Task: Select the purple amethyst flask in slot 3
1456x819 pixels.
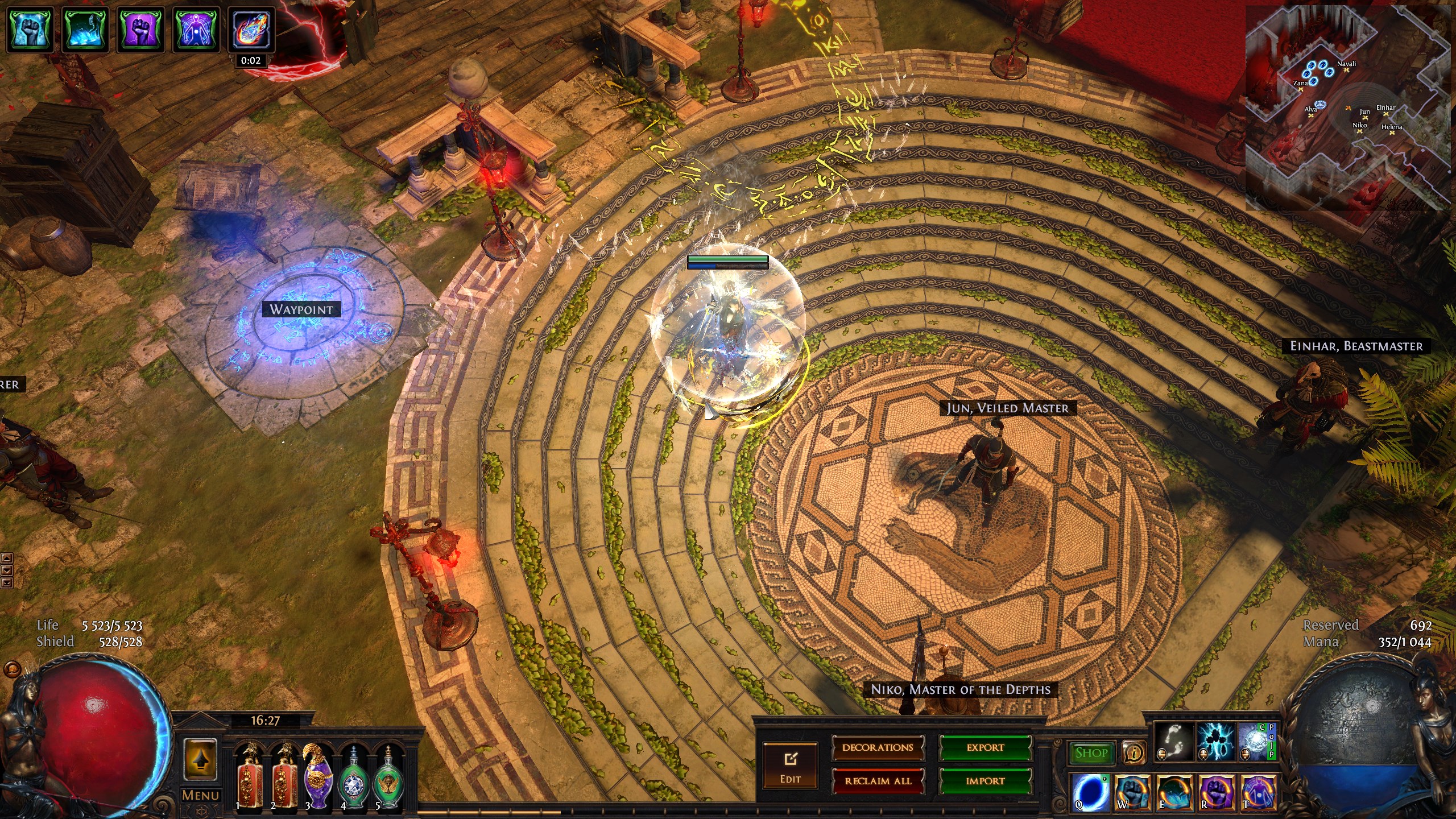Action: (x=318, y=776)
